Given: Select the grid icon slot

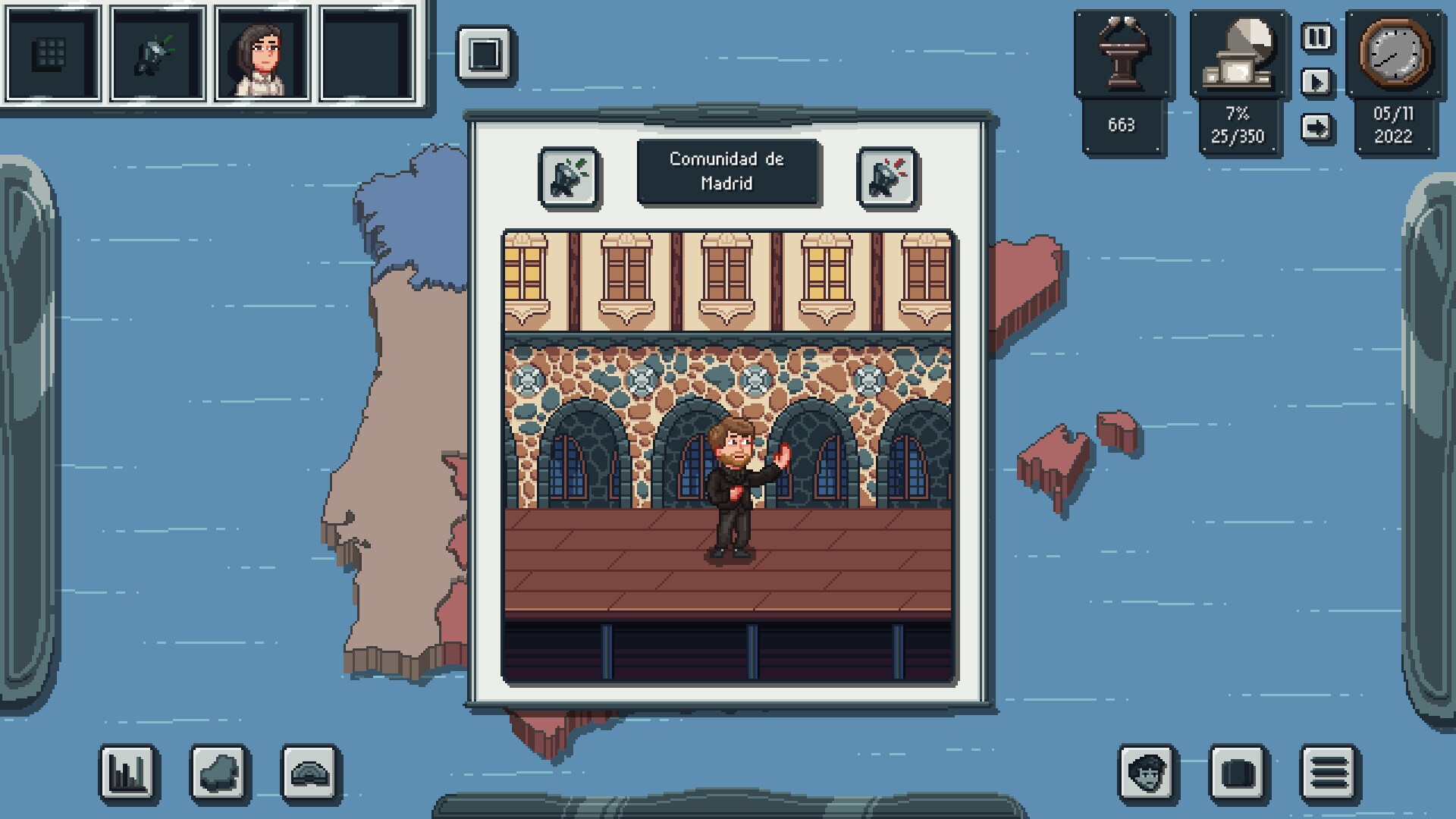Looking at the screenshot, I should [x=52, y=53].
